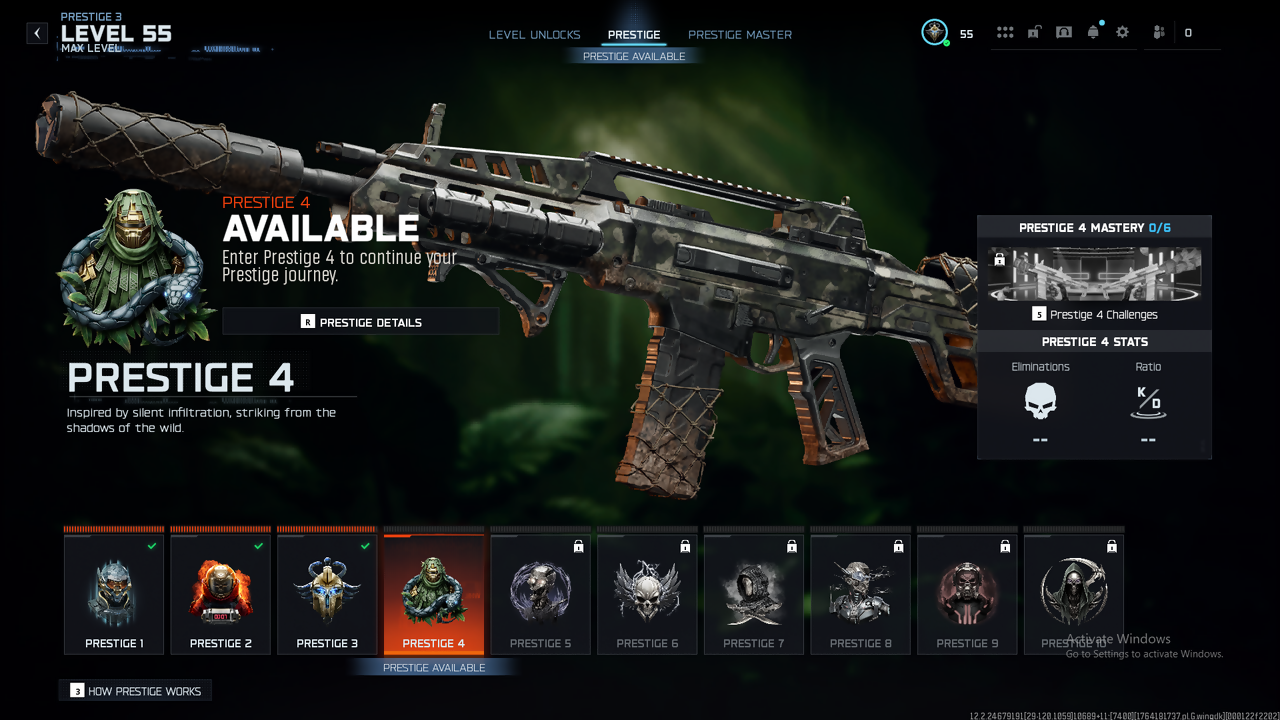
Task: Open Prestige Details
Action: (x=360, y=322)
